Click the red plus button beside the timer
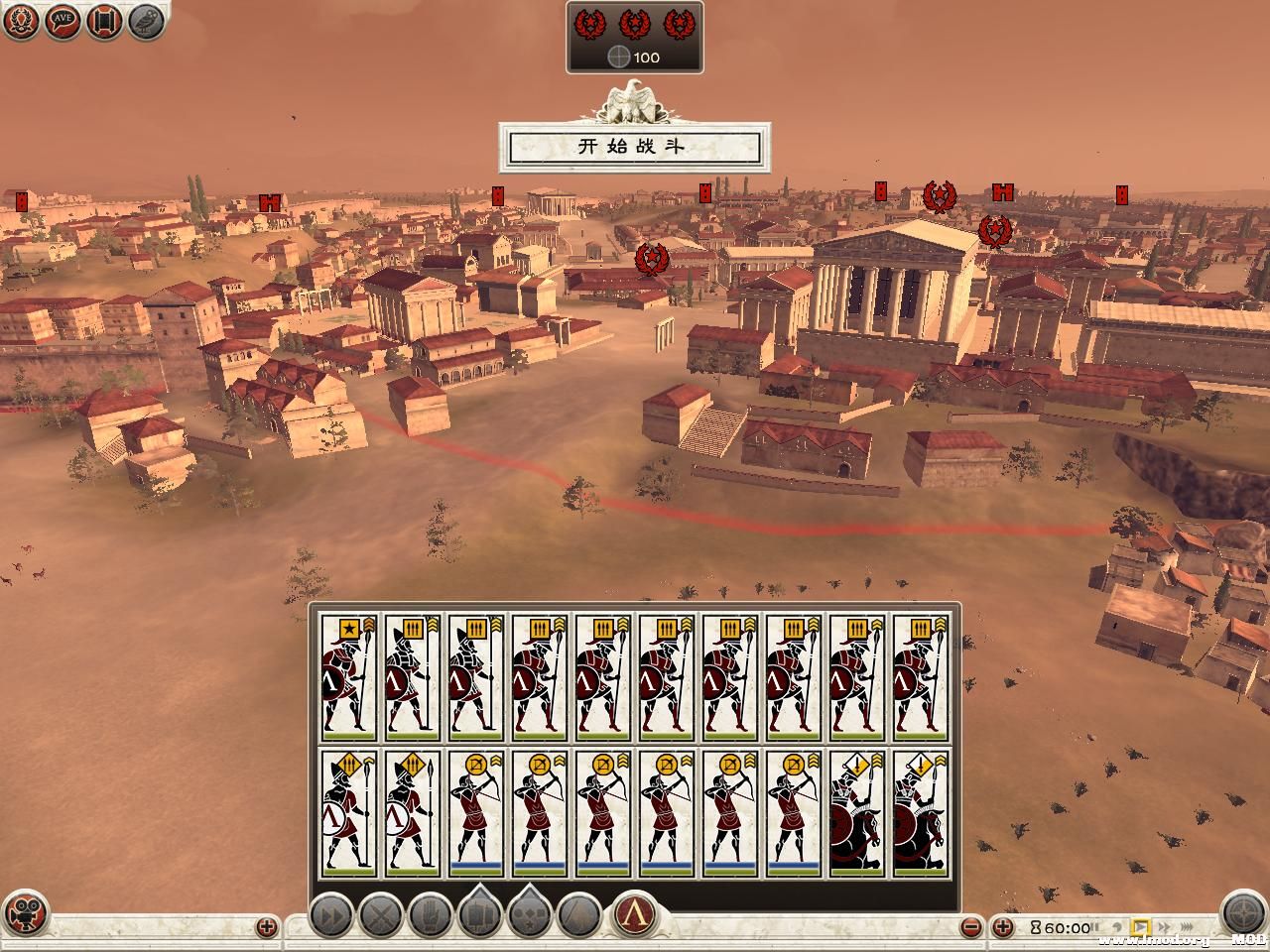Screen dimensions: 1270x952 click(x=1003, y=927)
